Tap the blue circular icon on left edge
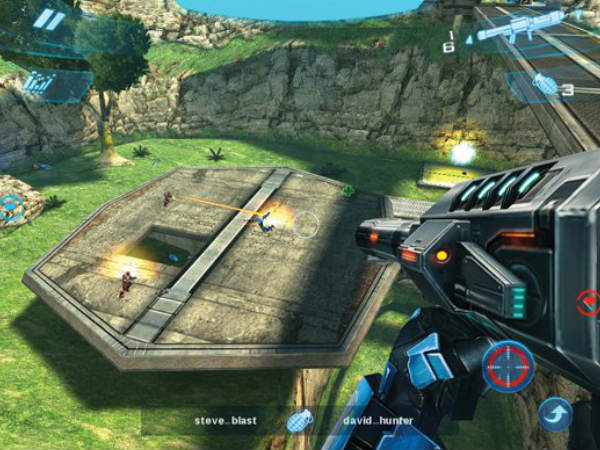Image resolution: width=600 pixels, height=450 pixels. (x=12, y=208)
